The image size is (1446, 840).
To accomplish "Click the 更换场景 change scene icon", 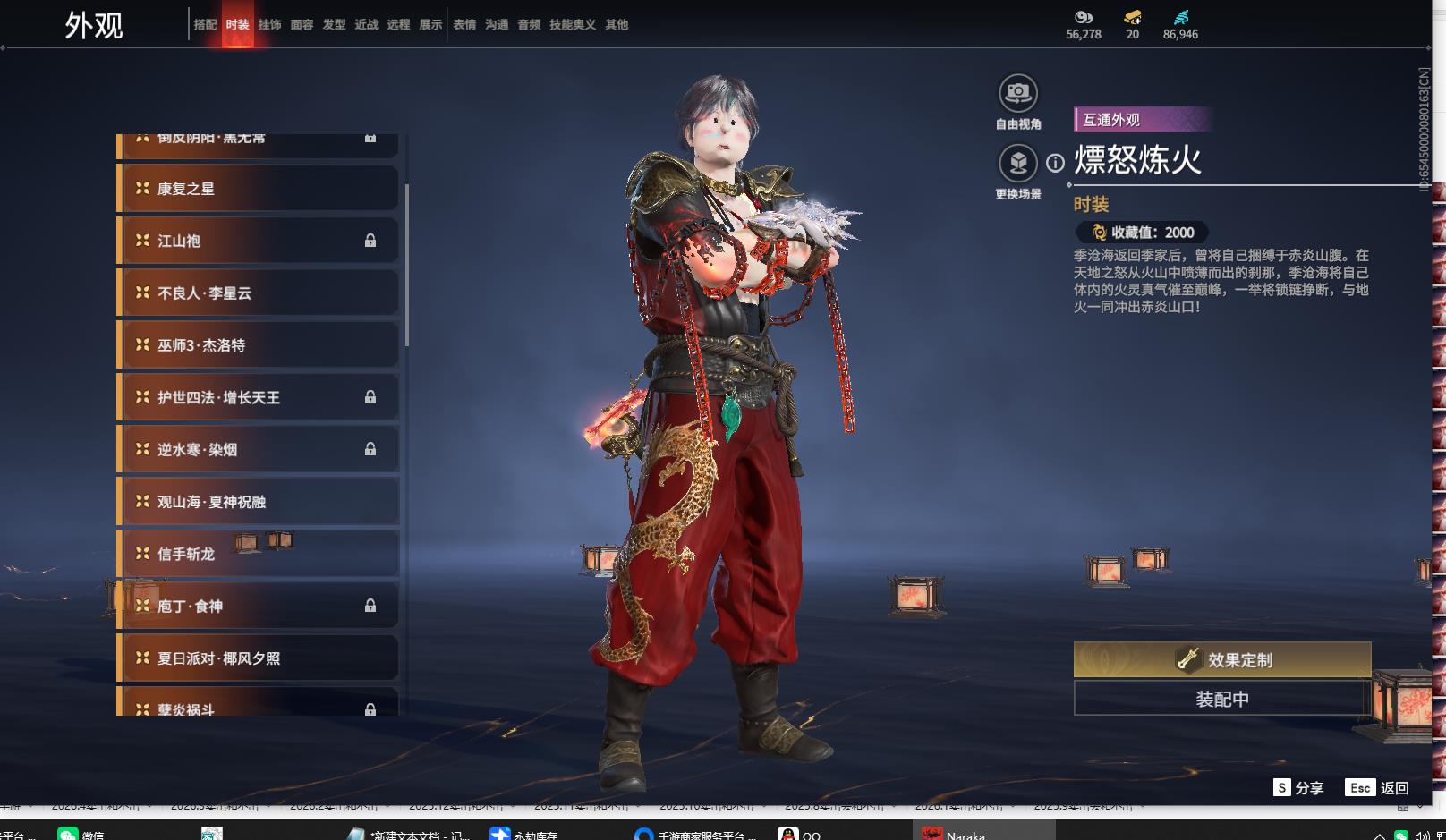I will coord(1018,164).
